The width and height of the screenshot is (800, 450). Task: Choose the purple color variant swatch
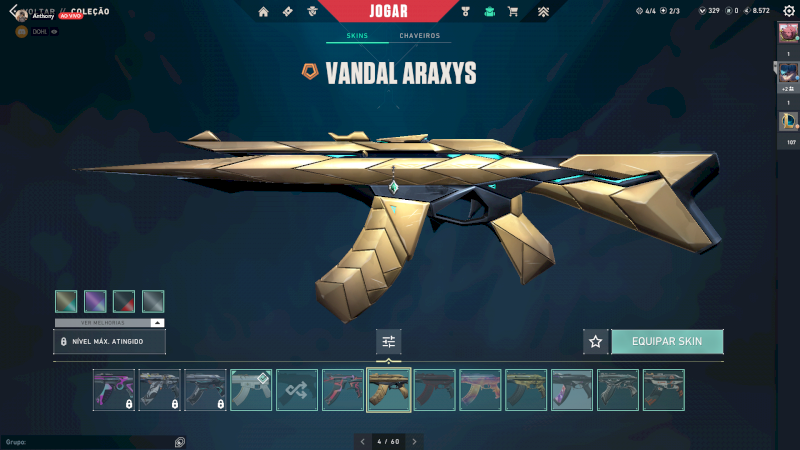point(95,301)
